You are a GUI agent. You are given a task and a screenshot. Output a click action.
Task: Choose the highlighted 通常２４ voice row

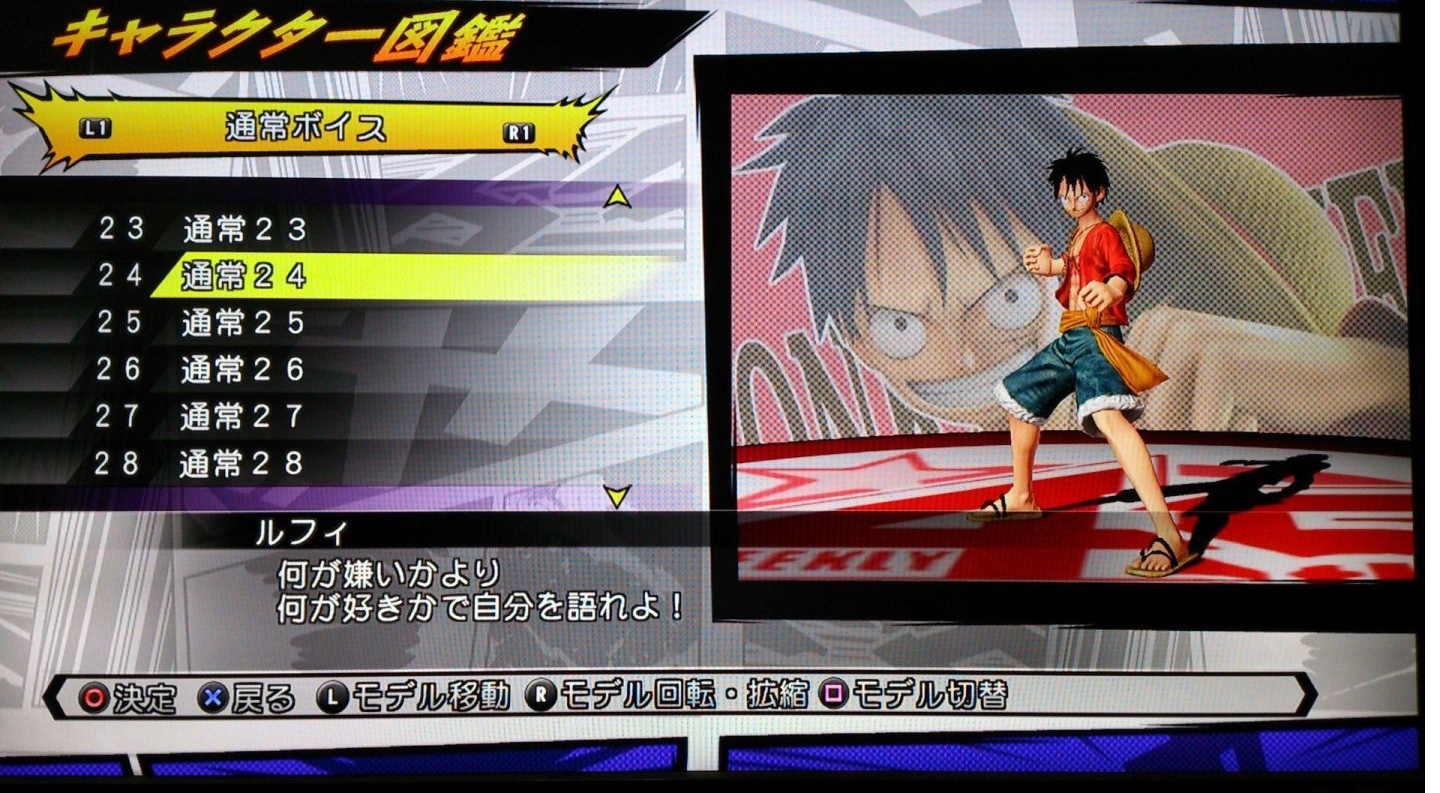244,276
